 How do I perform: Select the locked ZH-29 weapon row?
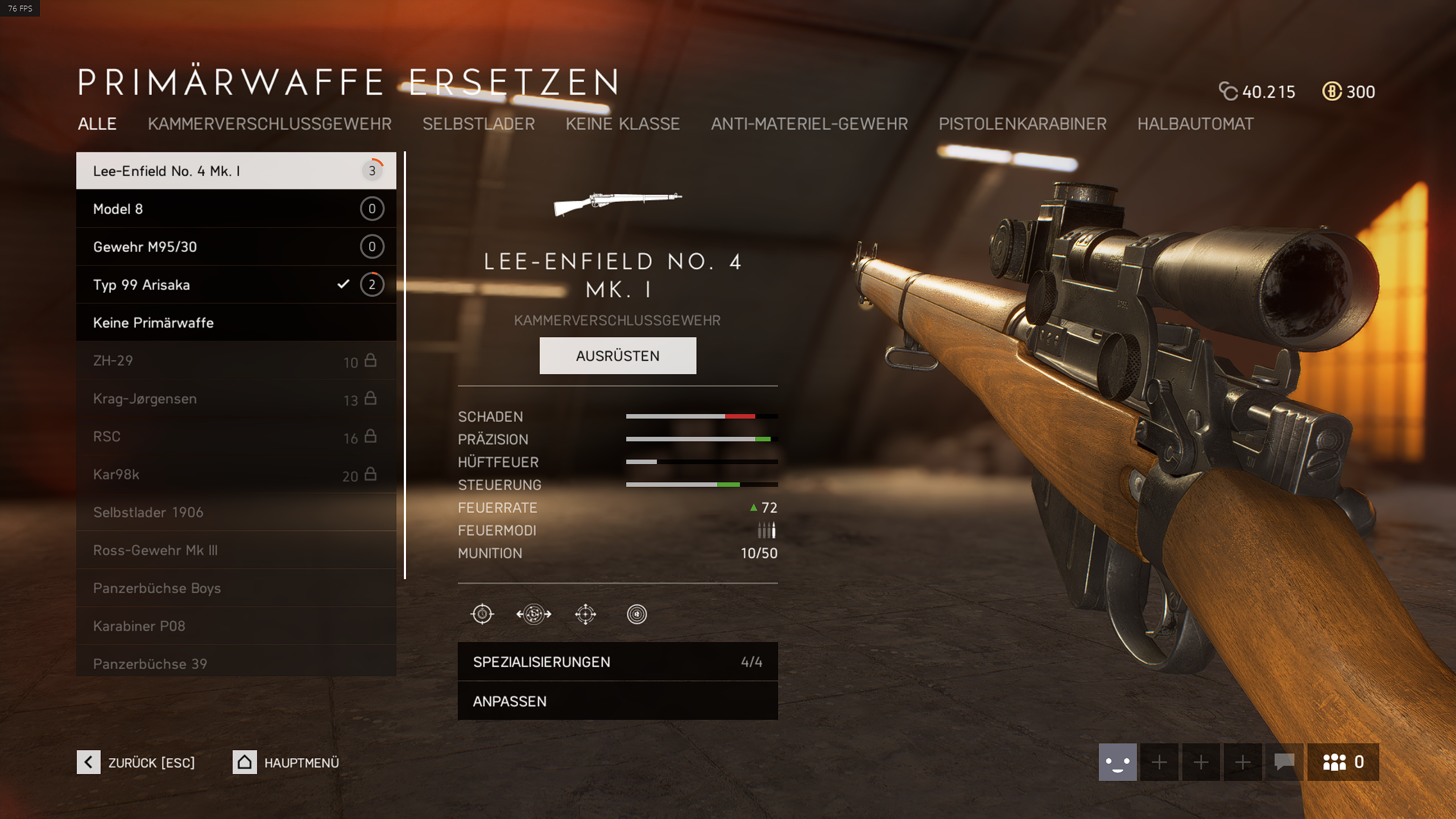pos(236,361)
